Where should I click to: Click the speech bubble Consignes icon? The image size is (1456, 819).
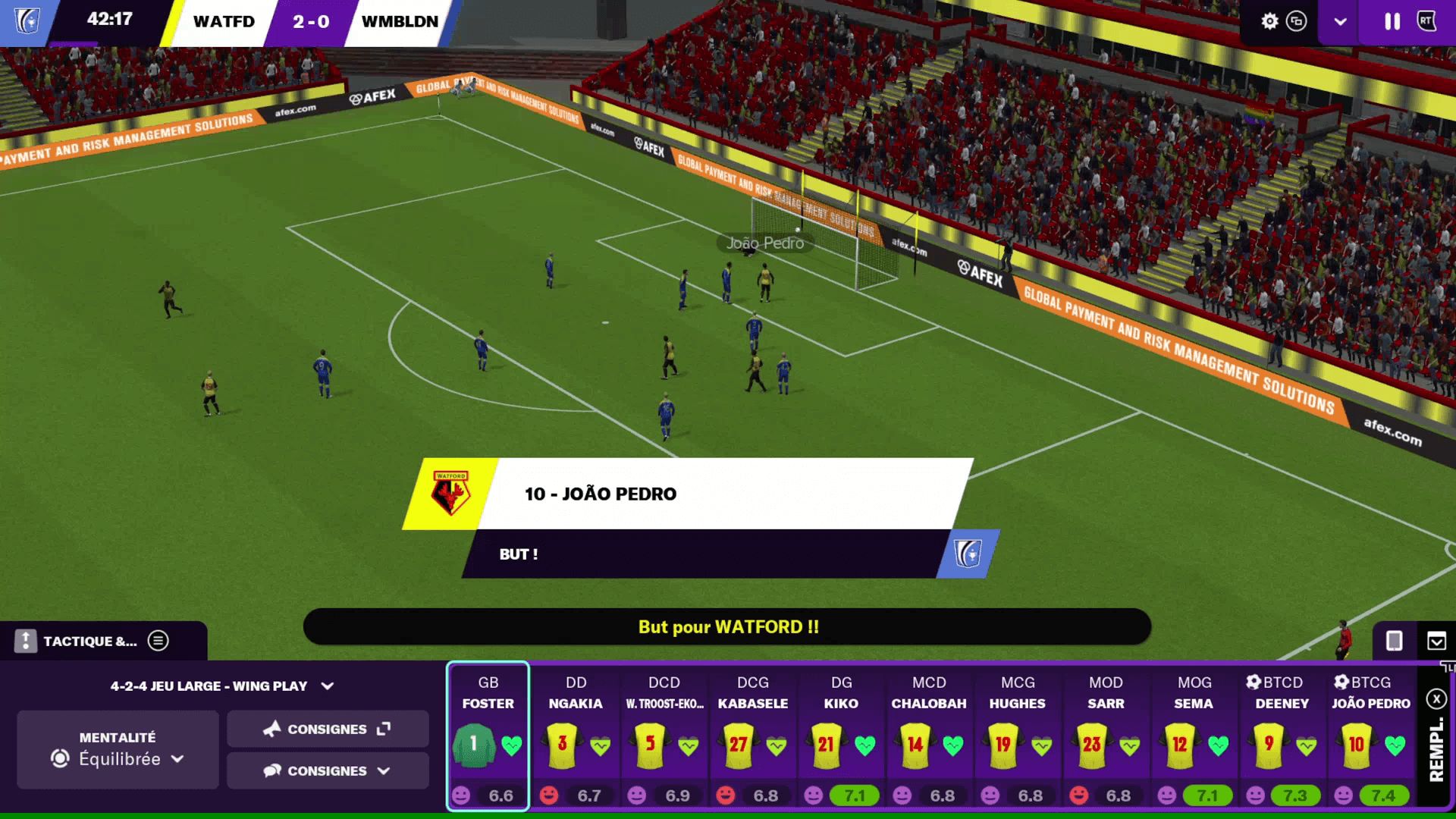pos(273,770)
